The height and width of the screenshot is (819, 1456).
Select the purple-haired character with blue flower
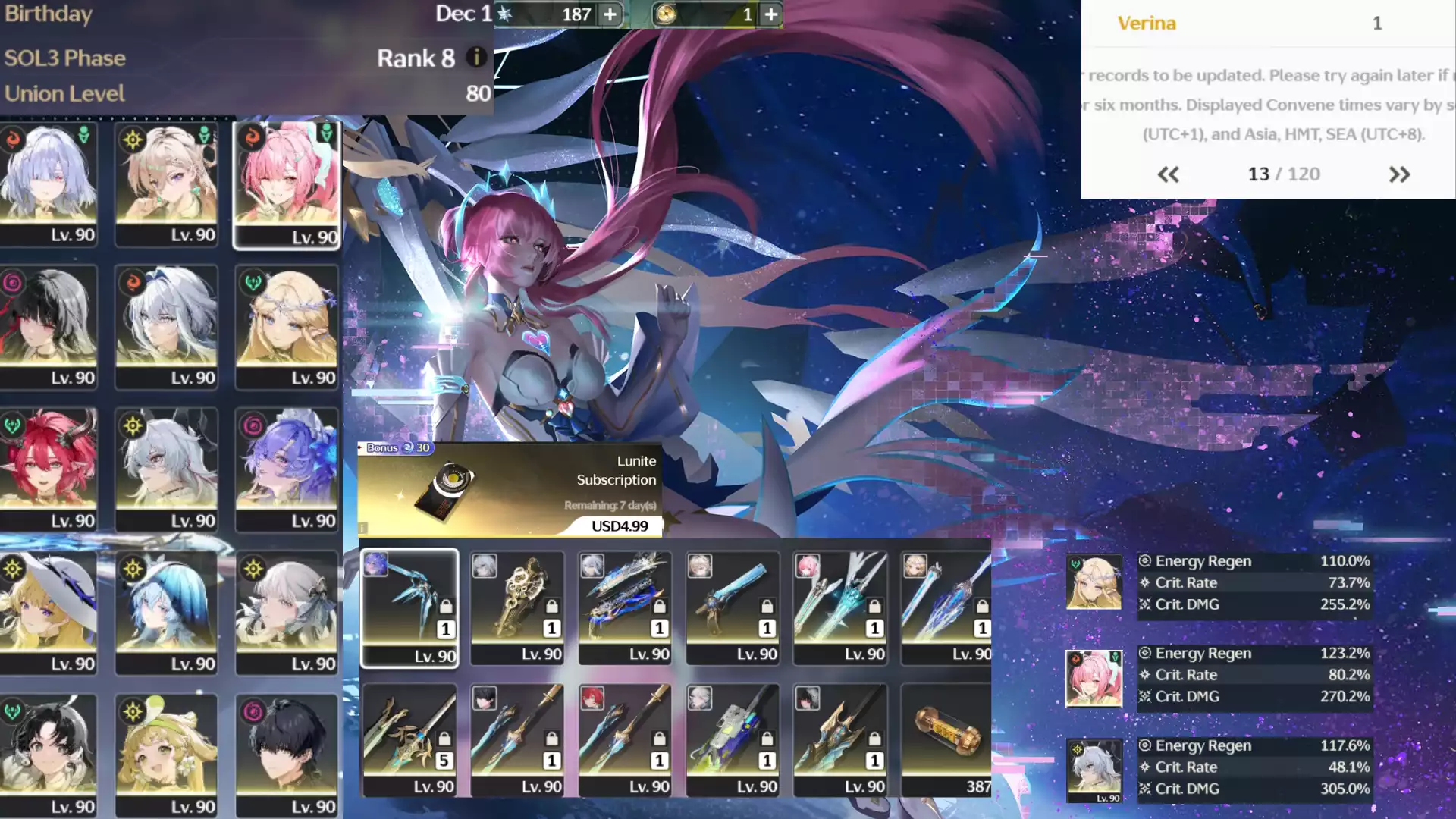coord(287,469)
